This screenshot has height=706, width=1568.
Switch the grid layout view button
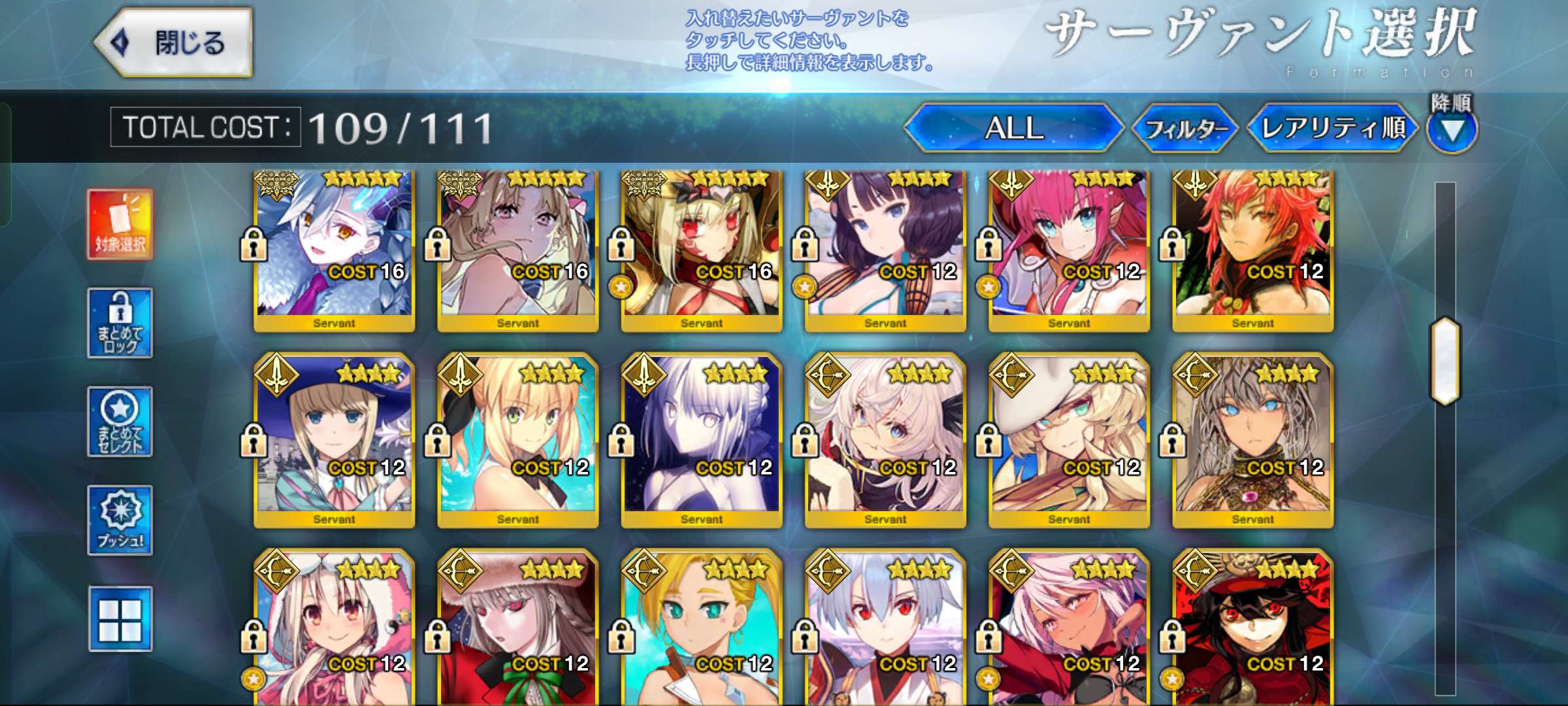120,619
